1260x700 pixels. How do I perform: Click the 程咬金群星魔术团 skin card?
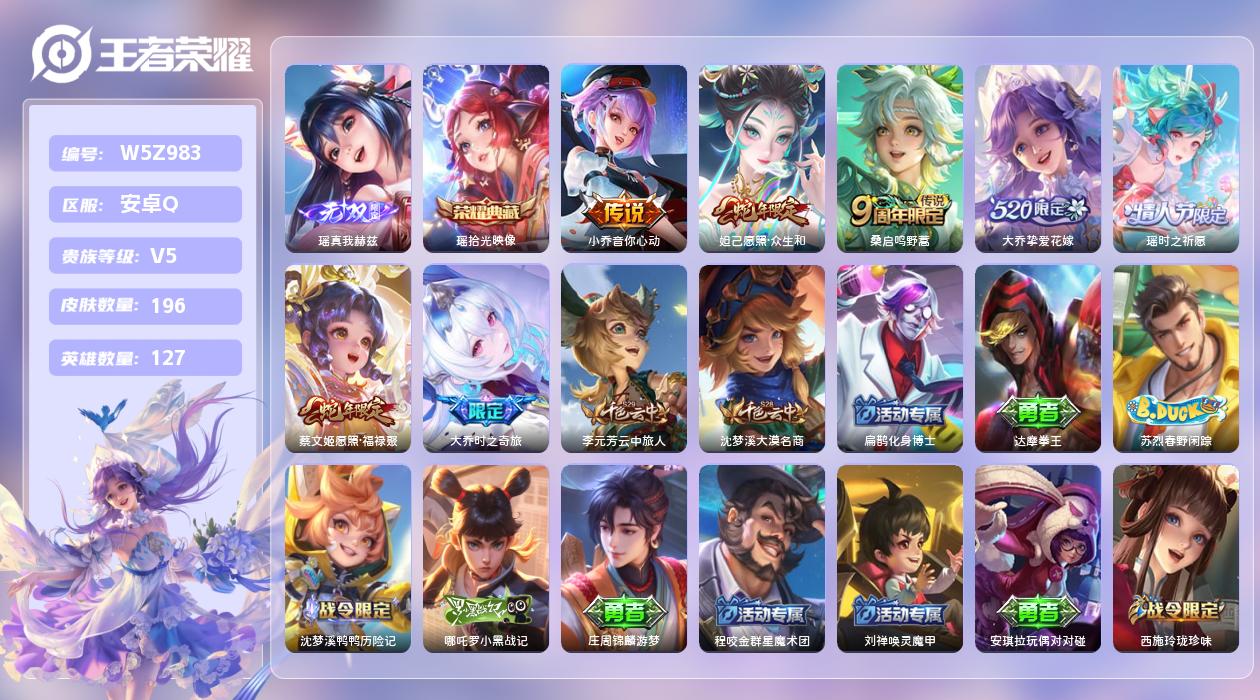pyautogui.click(x=761, y=558)
